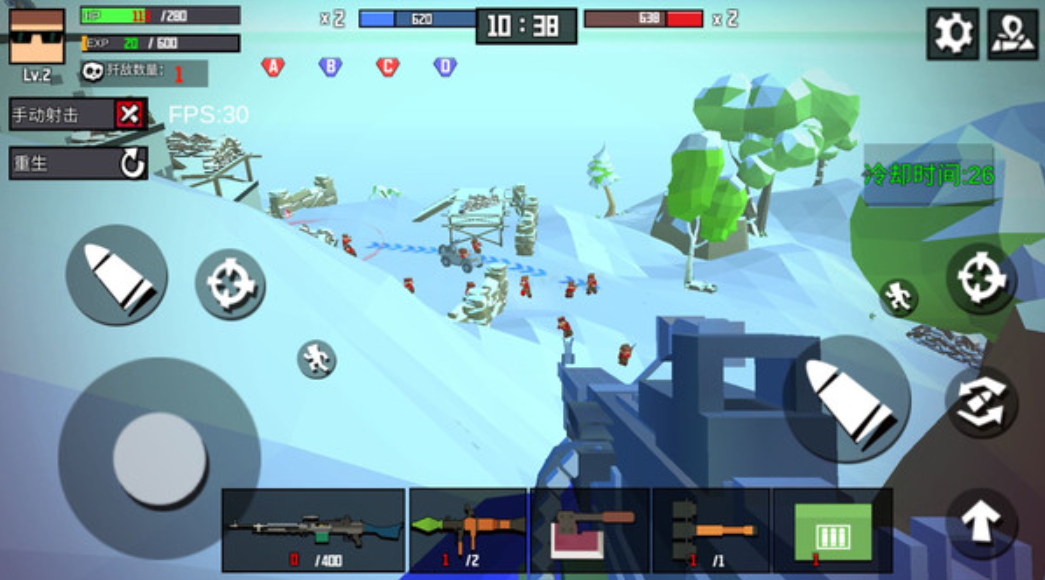Fire using the larger bullet button
Screen dimensions: 1045x580
846,398
